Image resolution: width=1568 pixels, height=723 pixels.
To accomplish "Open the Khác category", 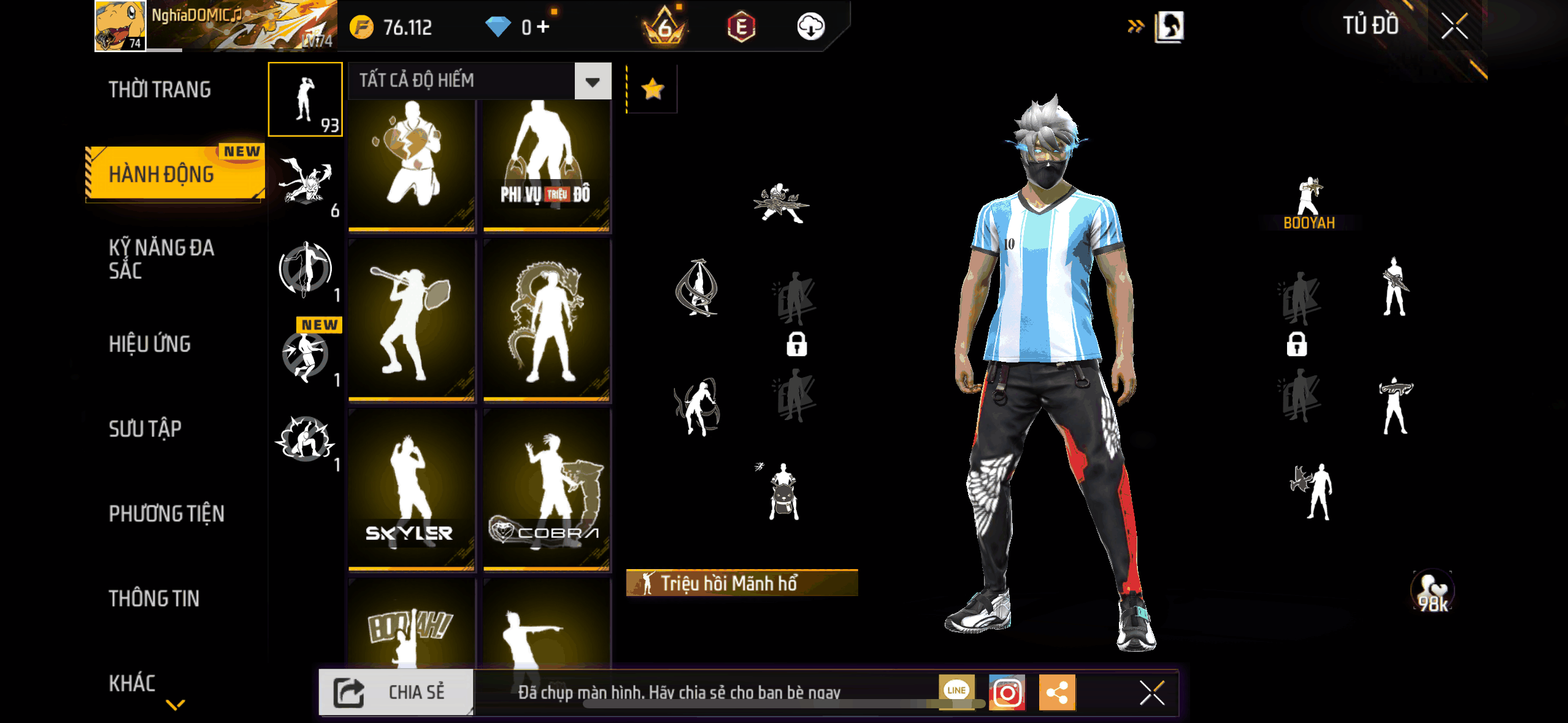I will 132,683.
